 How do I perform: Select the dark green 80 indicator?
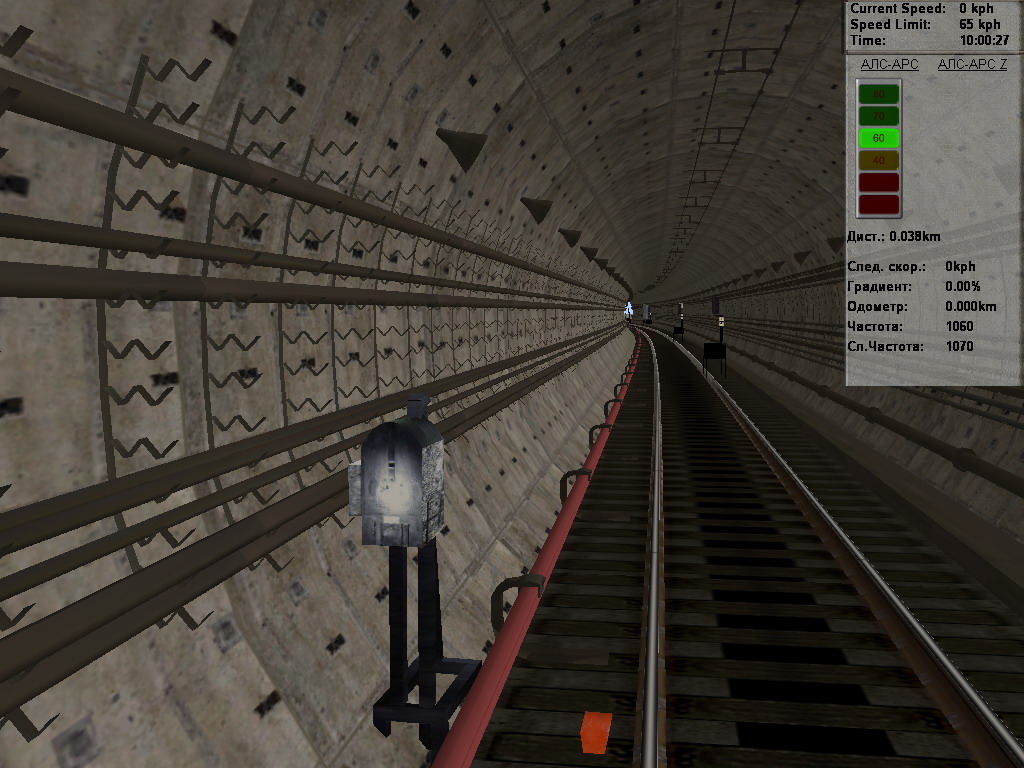coord(879,94)
